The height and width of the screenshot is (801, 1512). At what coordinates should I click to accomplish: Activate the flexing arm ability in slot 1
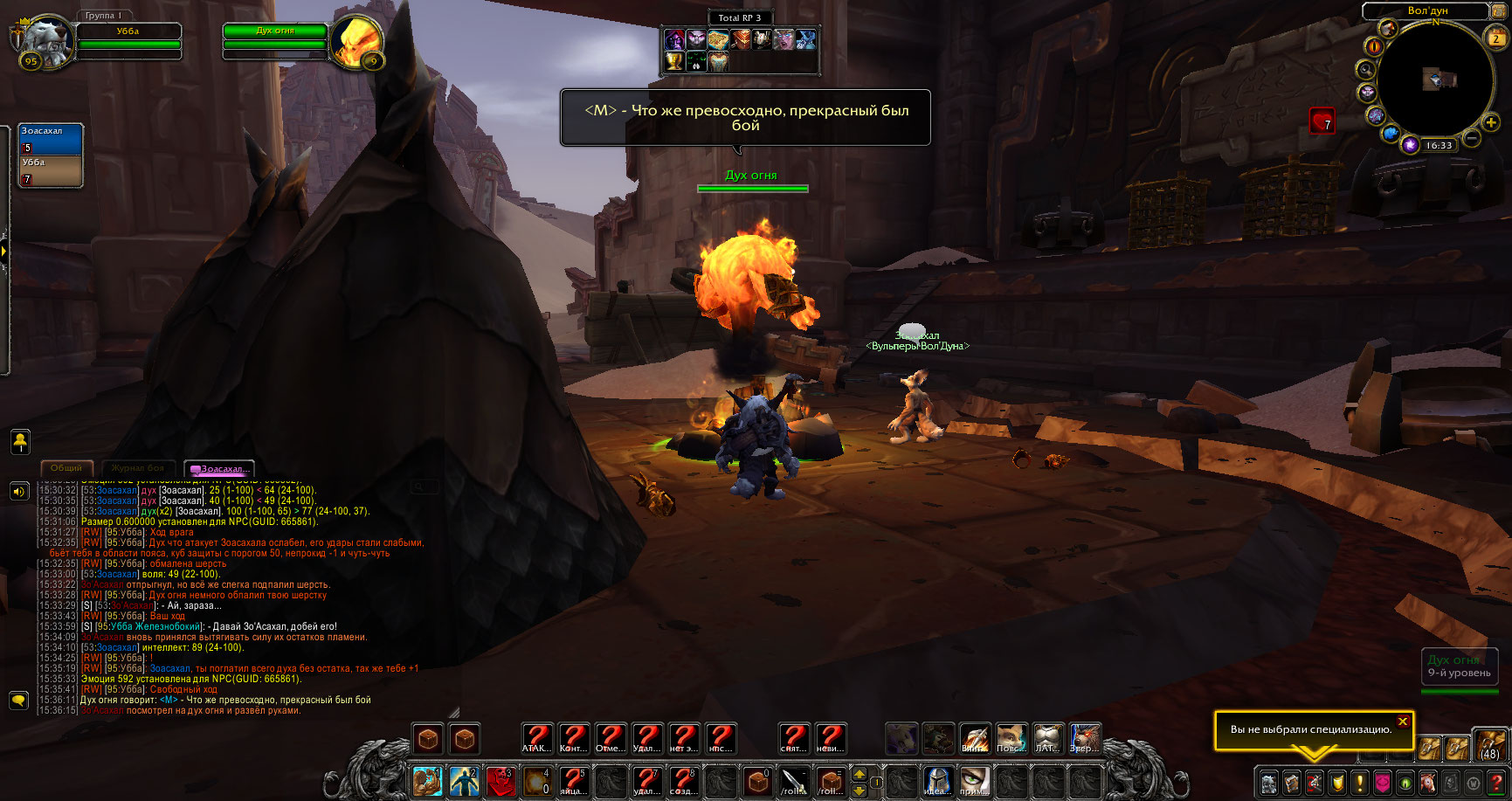[428, 780]
